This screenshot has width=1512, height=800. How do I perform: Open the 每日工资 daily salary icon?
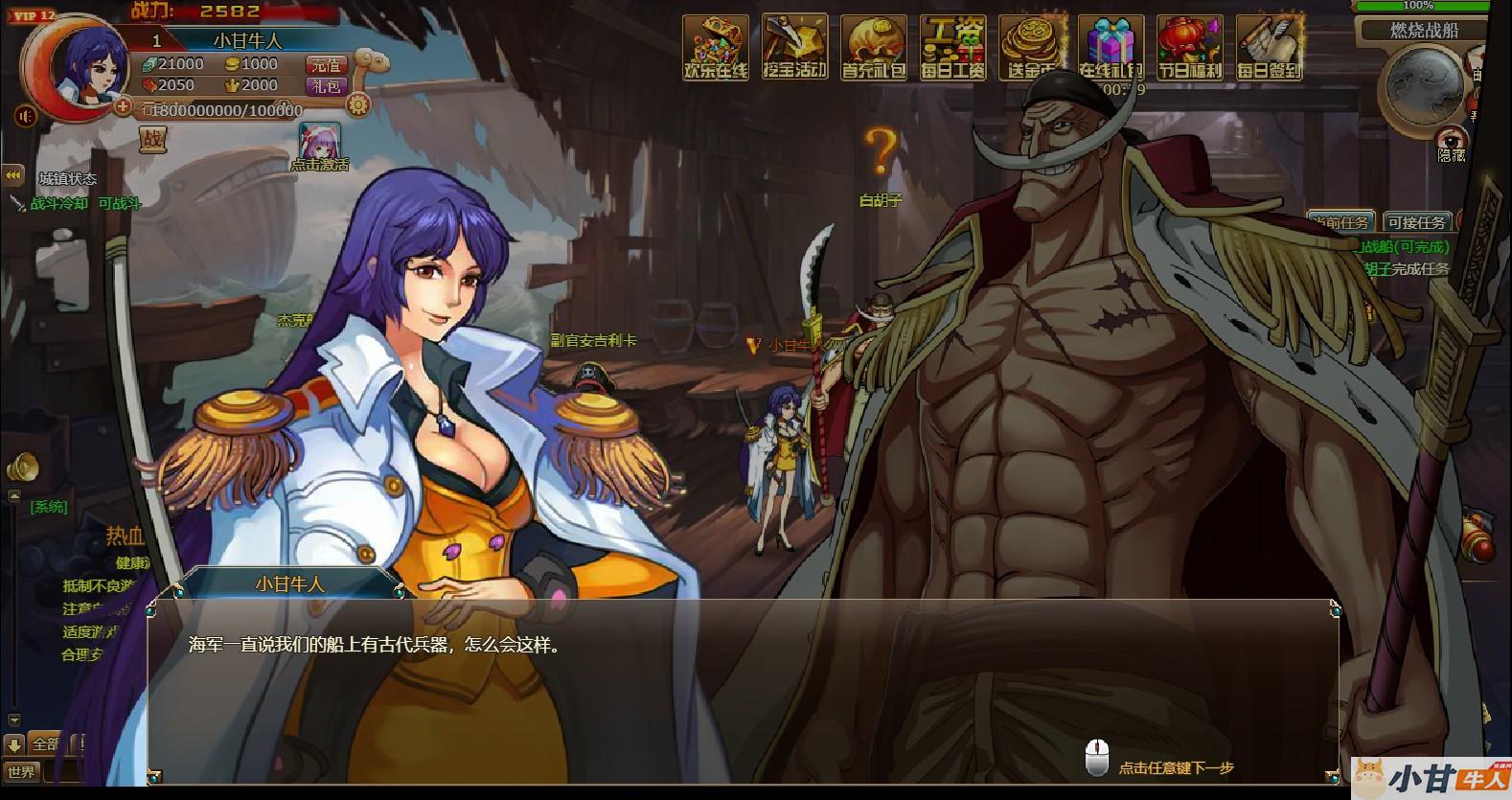[952, 46]
